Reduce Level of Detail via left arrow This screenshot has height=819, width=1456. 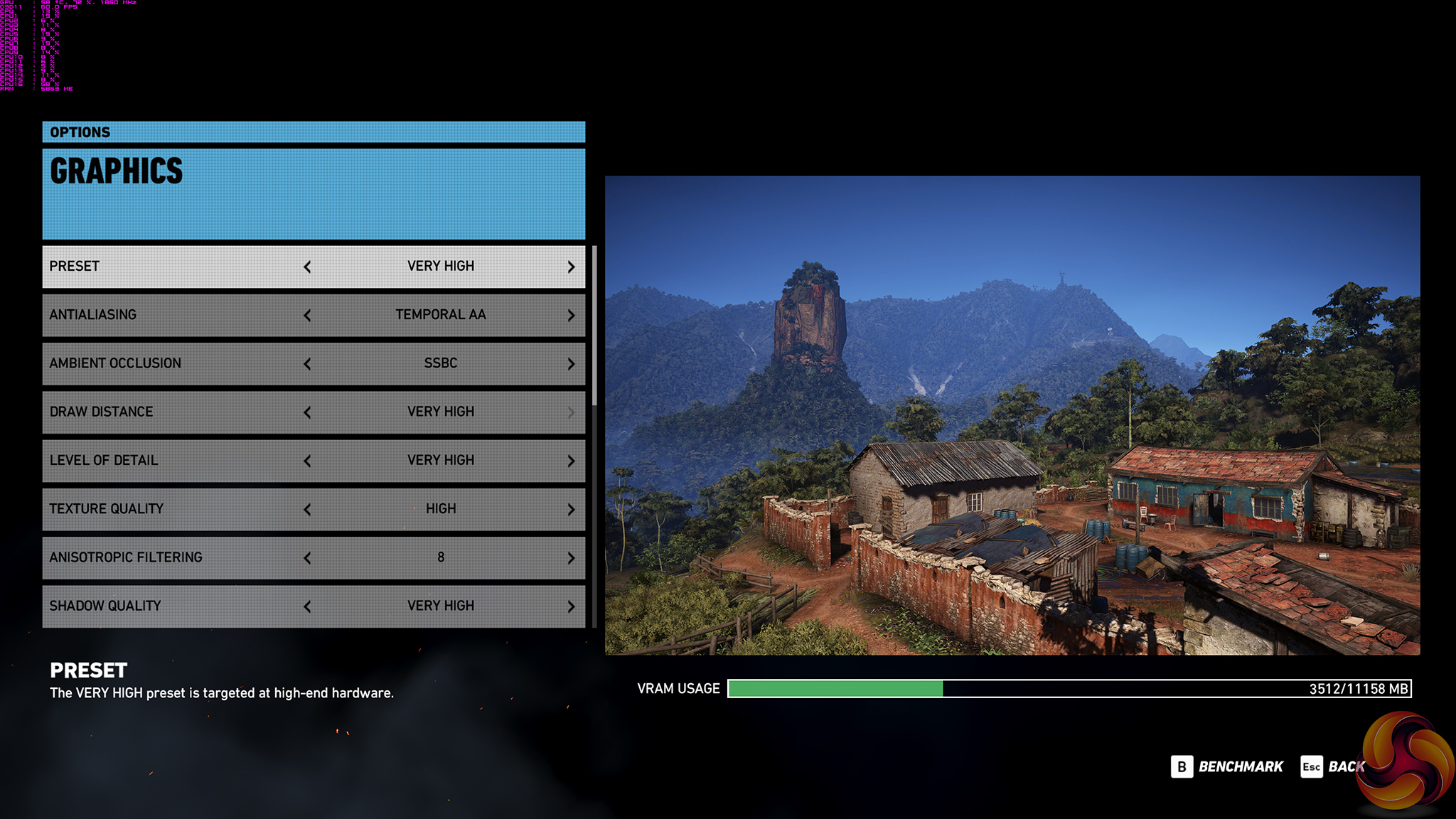[x=307, y=461]
